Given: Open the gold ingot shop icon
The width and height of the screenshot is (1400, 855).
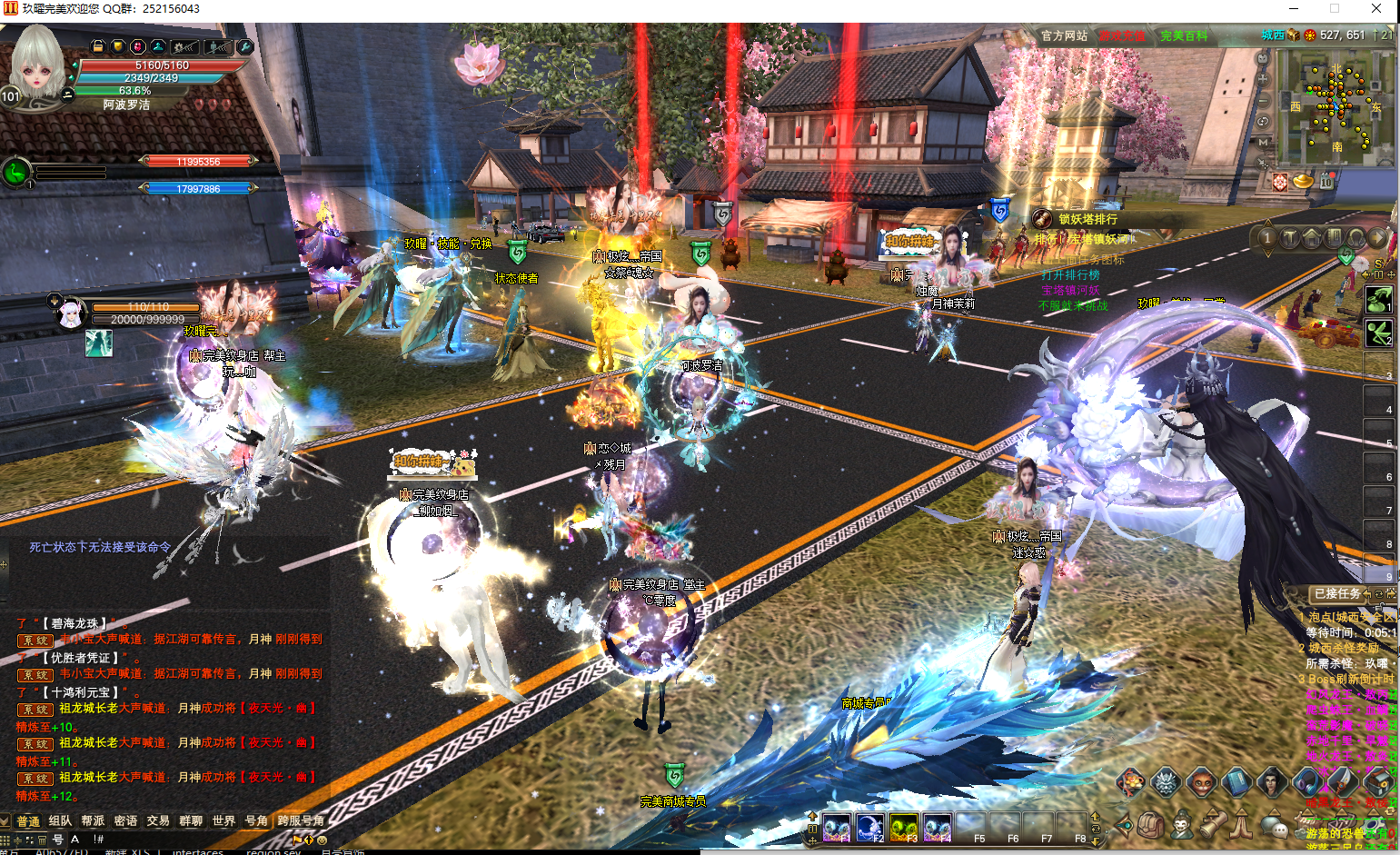Looking at the screenshot, I should tap(1303, 181).
